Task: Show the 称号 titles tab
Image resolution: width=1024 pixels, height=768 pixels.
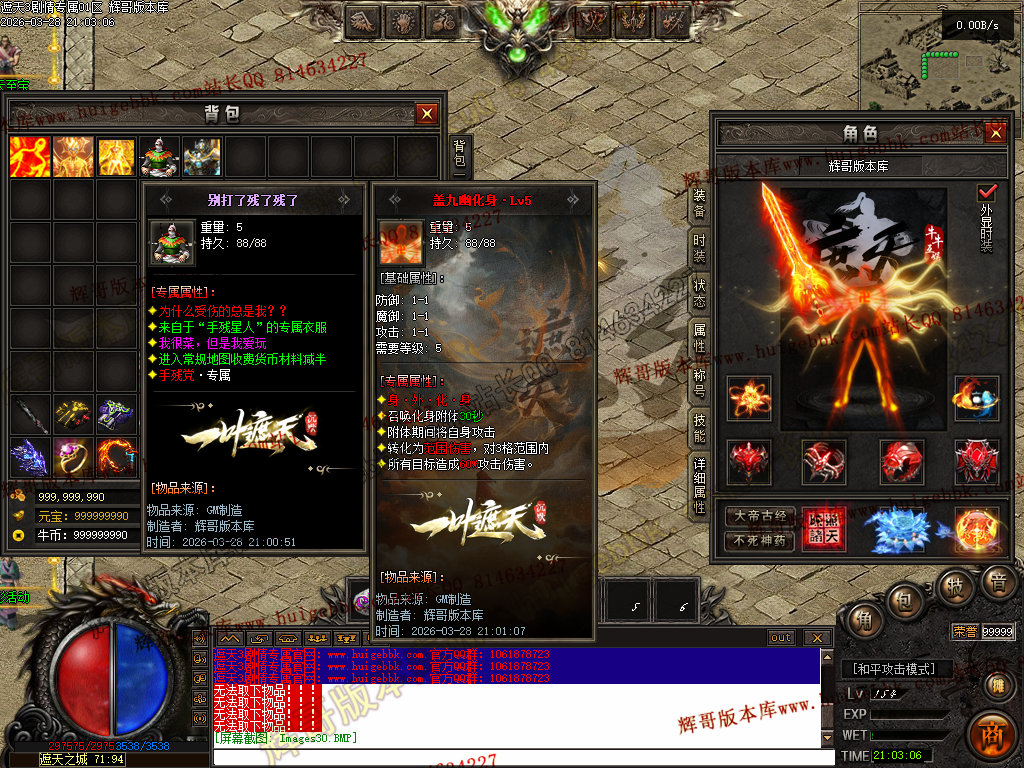Action: (x=700, y=384)
